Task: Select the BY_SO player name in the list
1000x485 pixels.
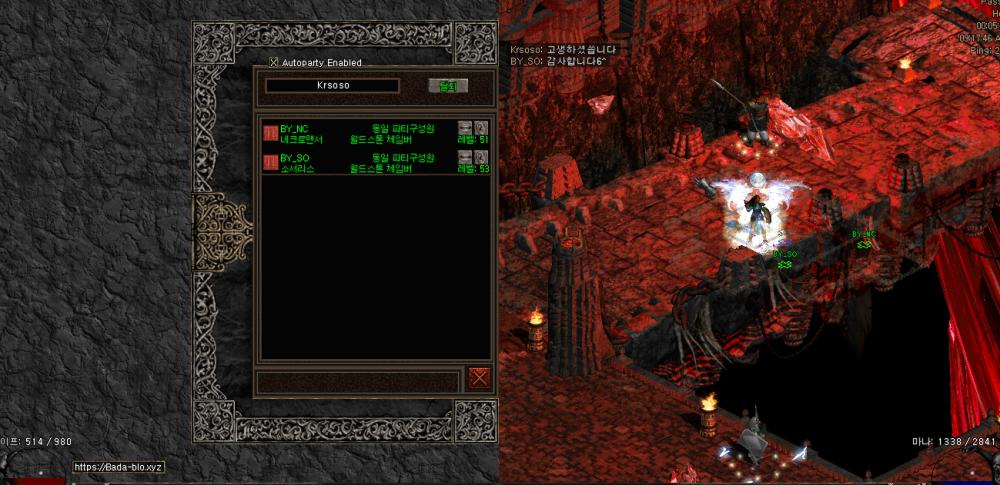Action: pyautogui.click(x=294, y=158)
